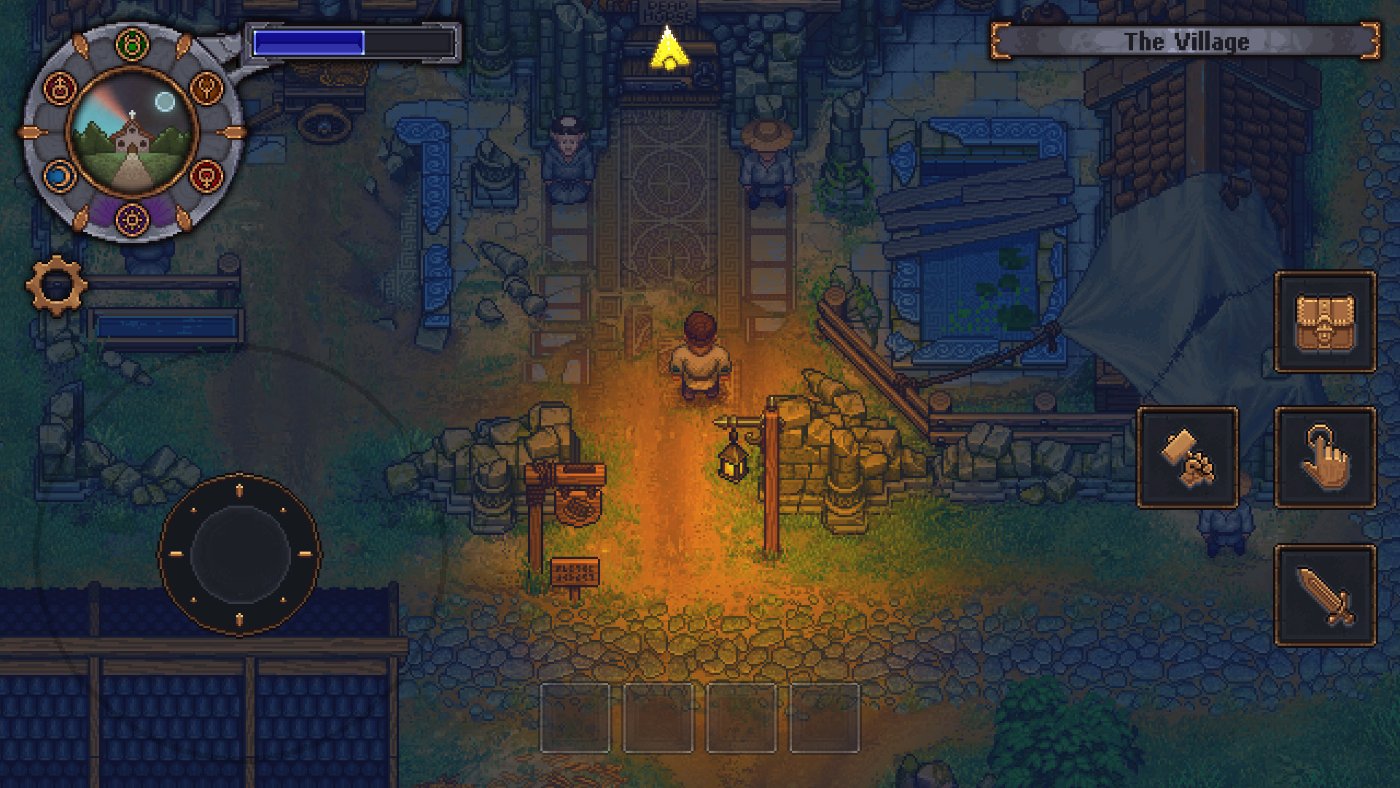
Task: Click 'The Village' location banner
Action: (x=1183, y=41)
